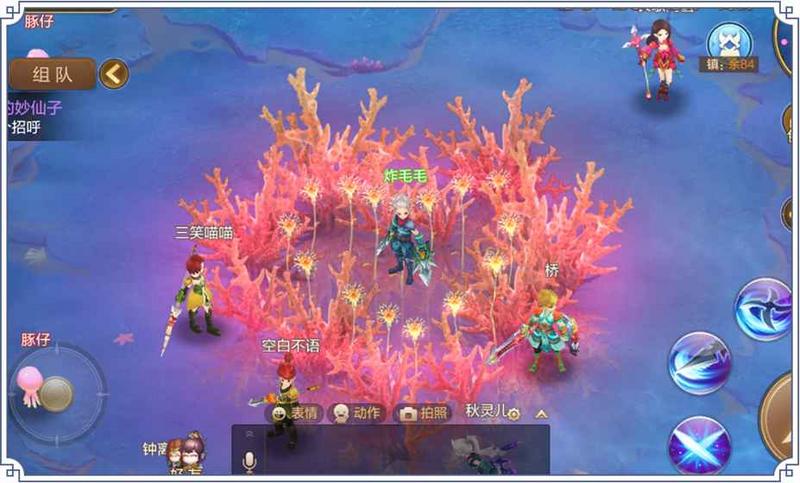Open the 动作 actions menu

(357, 413)
